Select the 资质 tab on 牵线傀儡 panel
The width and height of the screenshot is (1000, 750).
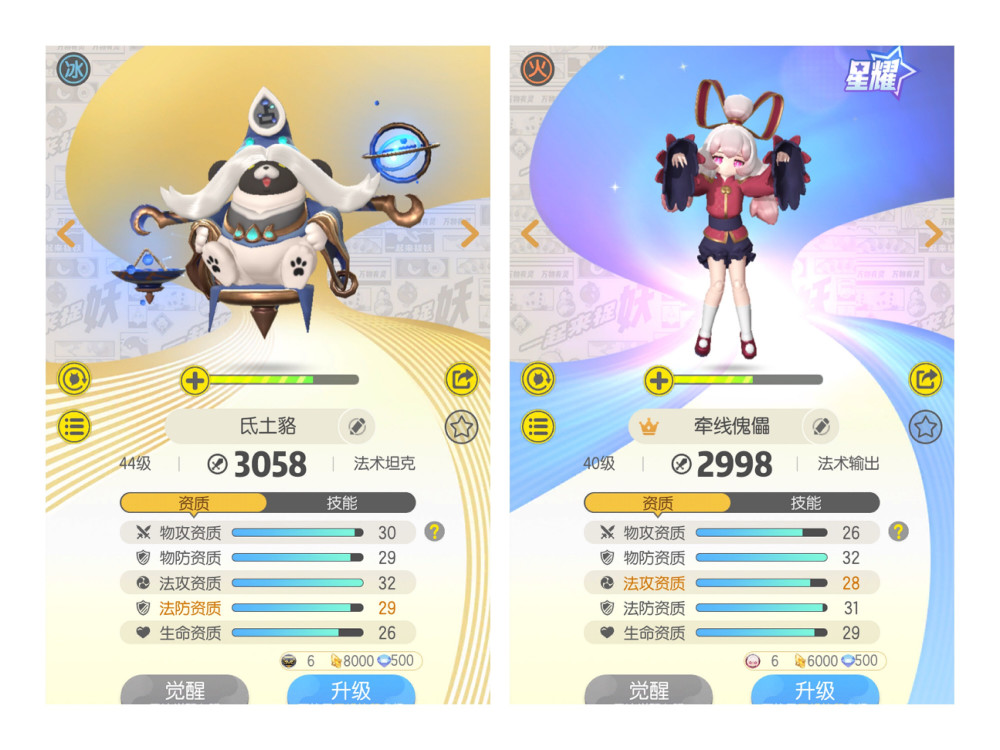tap(657, 503)
